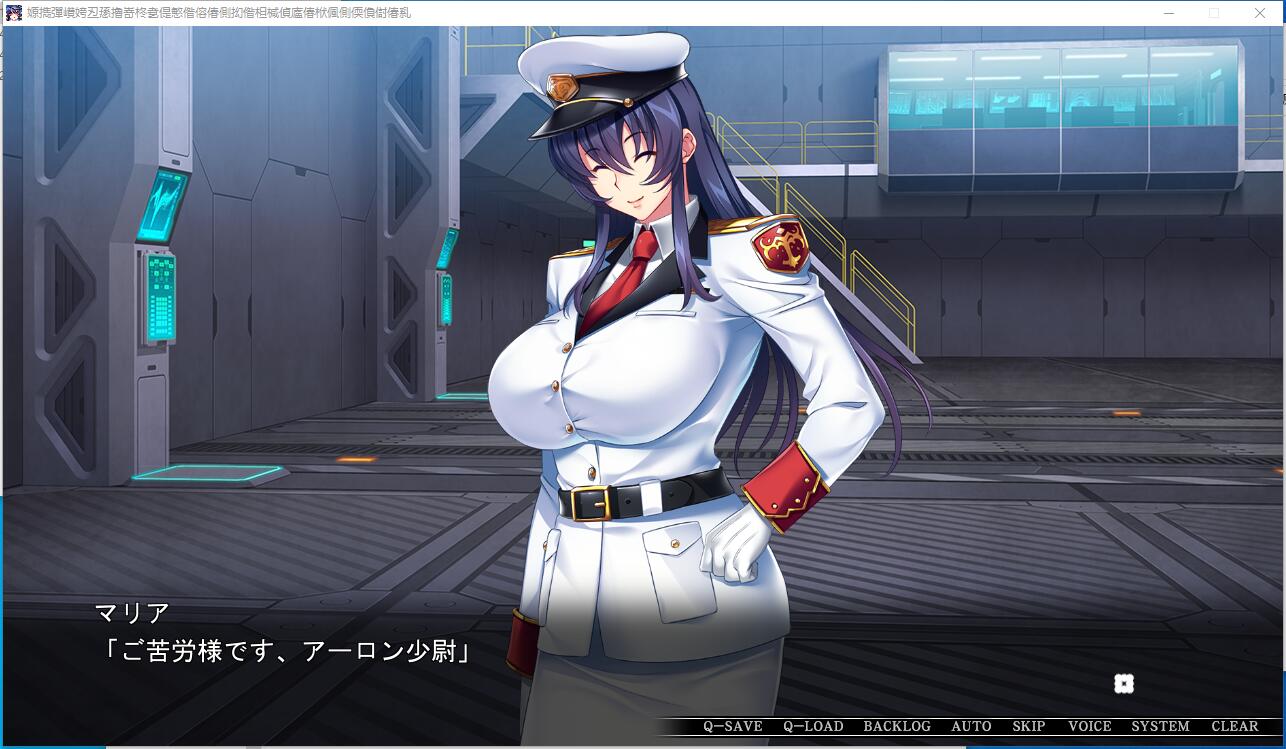
Task: Load the quick save with Q-LOAD
Action: (813, 727)
